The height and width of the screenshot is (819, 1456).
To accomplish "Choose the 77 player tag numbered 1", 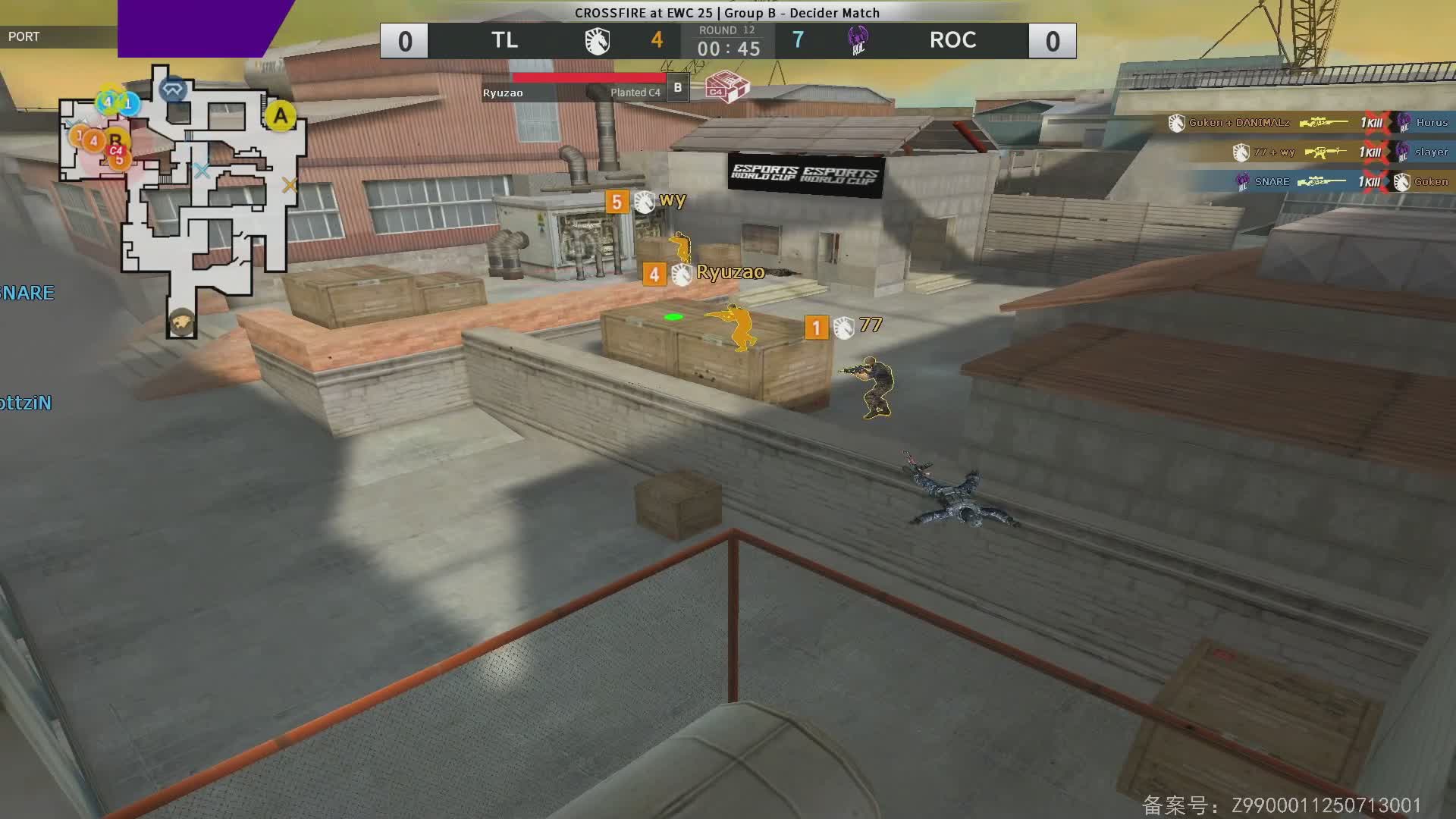I will click(x=843, y=327).
